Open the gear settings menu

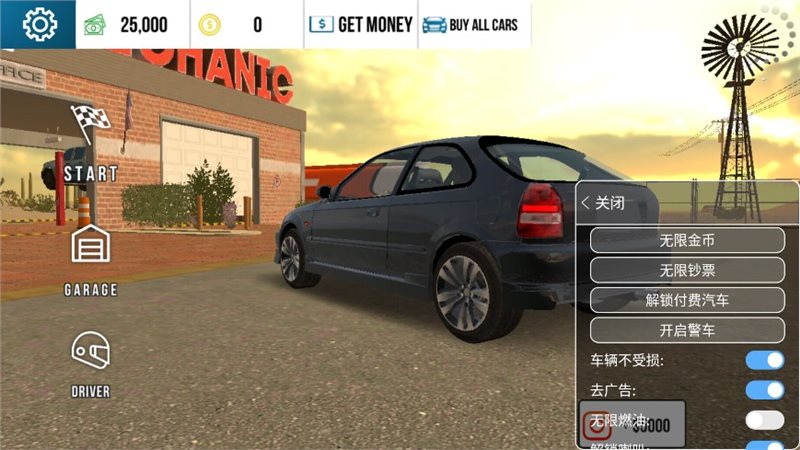click(38, 24)
